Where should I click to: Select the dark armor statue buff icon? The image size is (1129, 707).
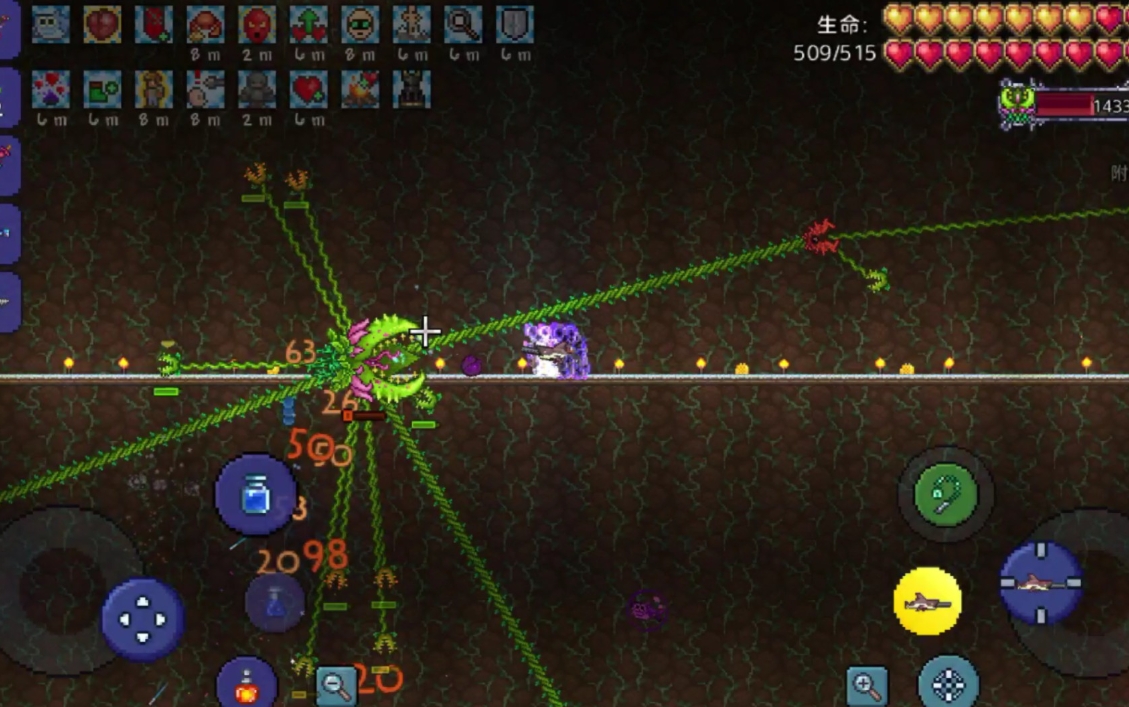tap(412, 89)
